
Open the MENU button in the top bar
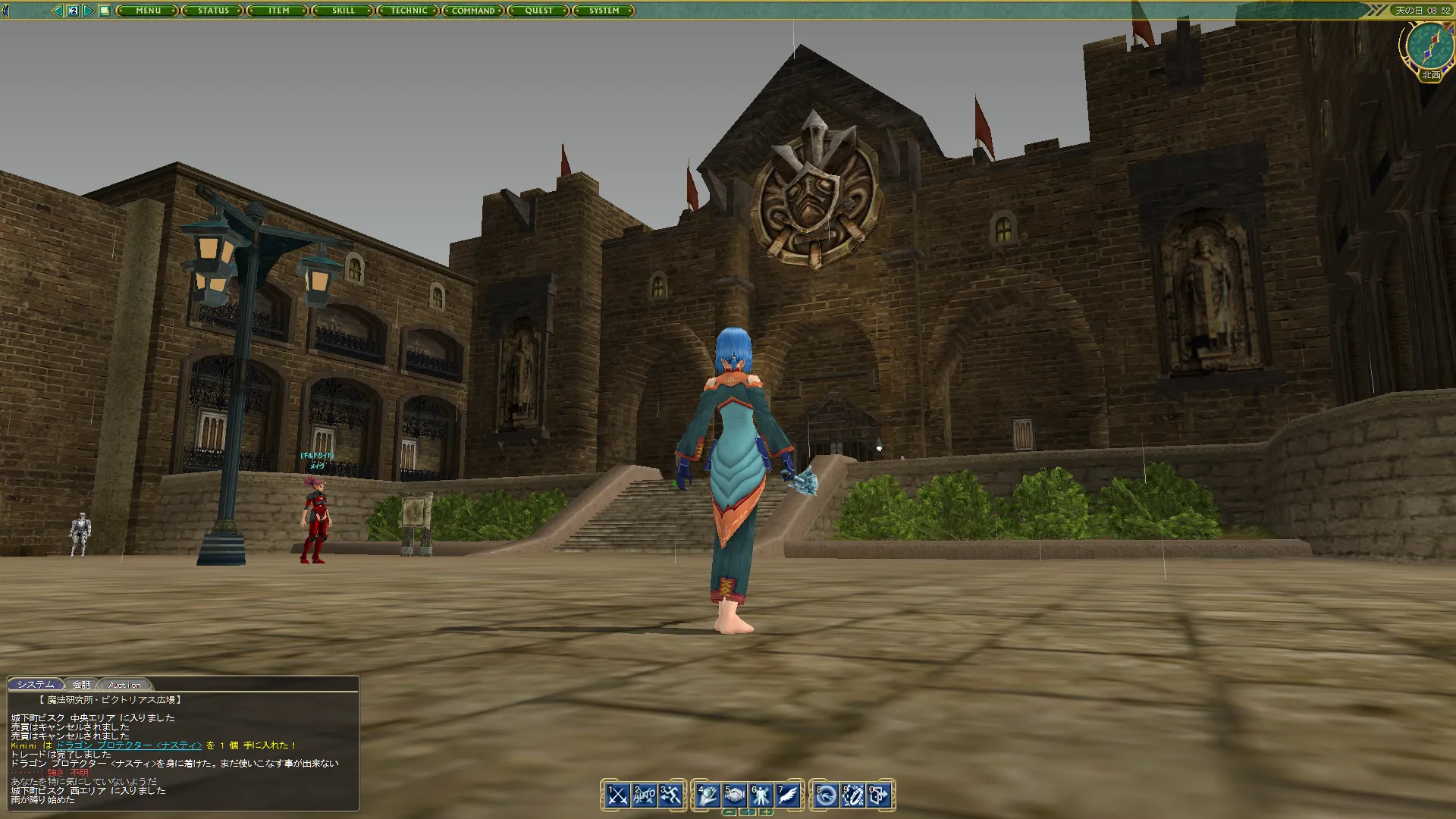coord(148,11)
